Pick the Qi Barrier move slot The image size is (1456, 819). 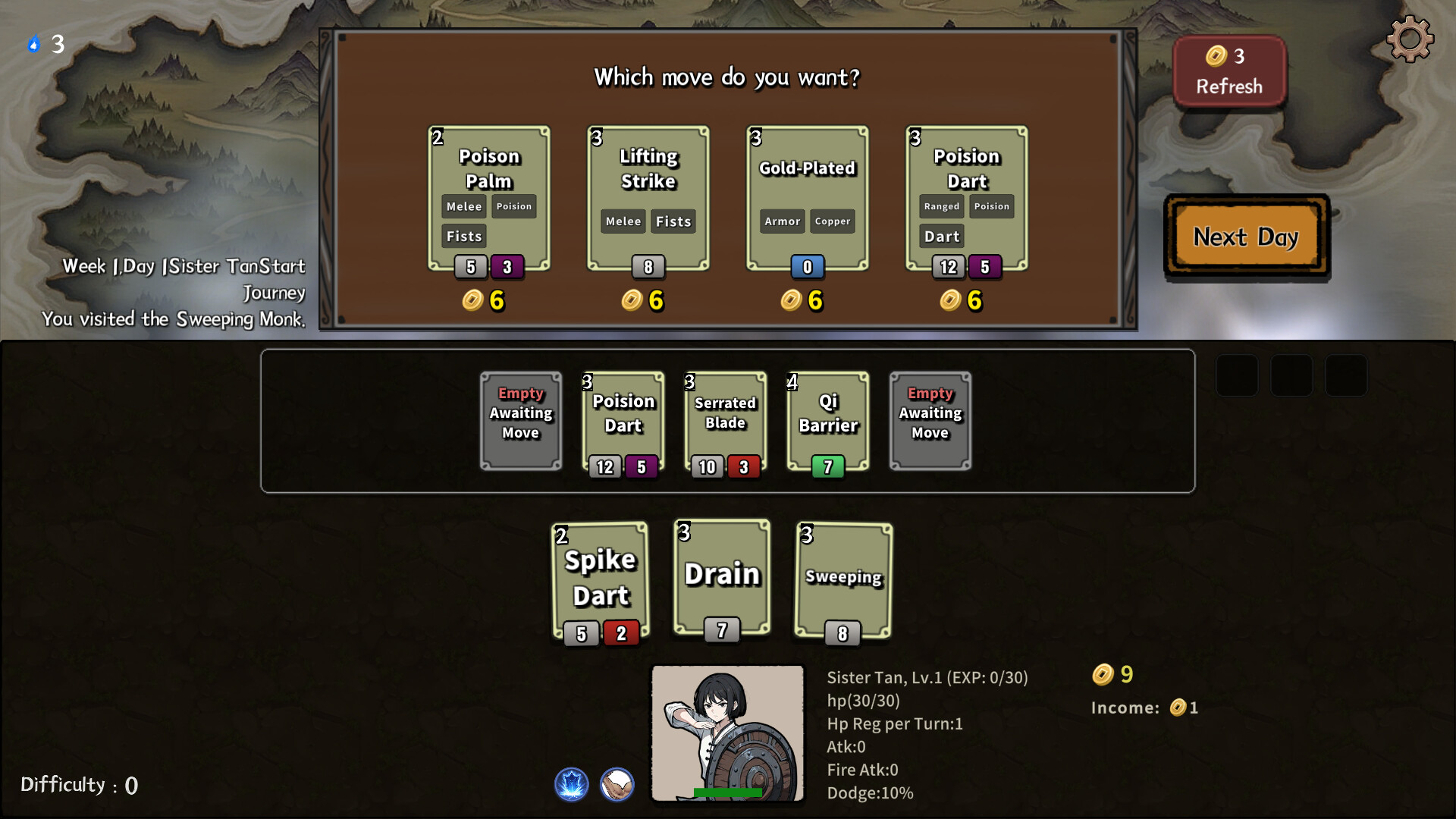(x=828, y=421)
